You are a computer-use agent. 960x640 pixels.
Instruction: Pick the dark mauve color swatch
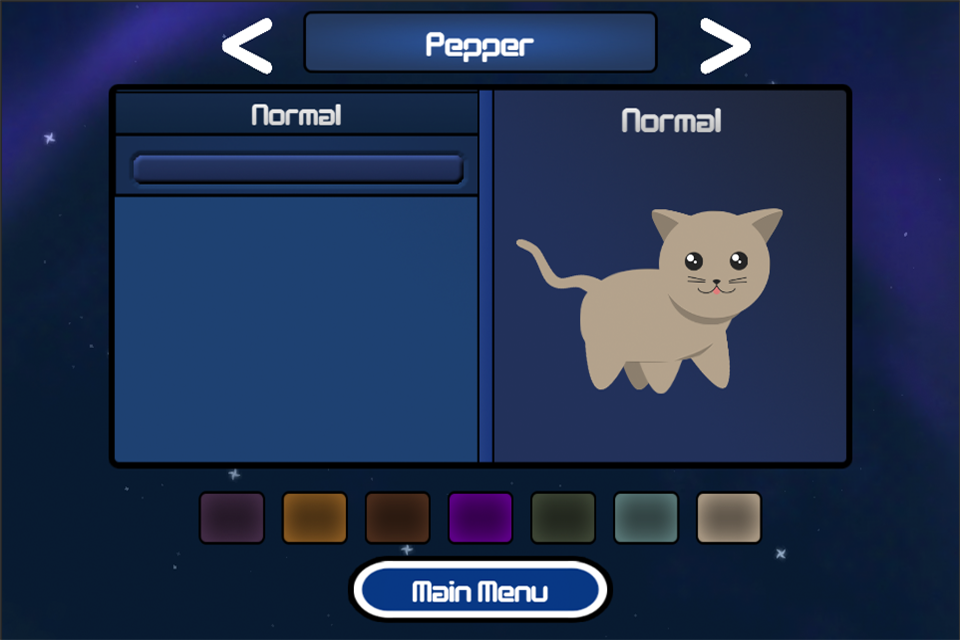[232, 517]
